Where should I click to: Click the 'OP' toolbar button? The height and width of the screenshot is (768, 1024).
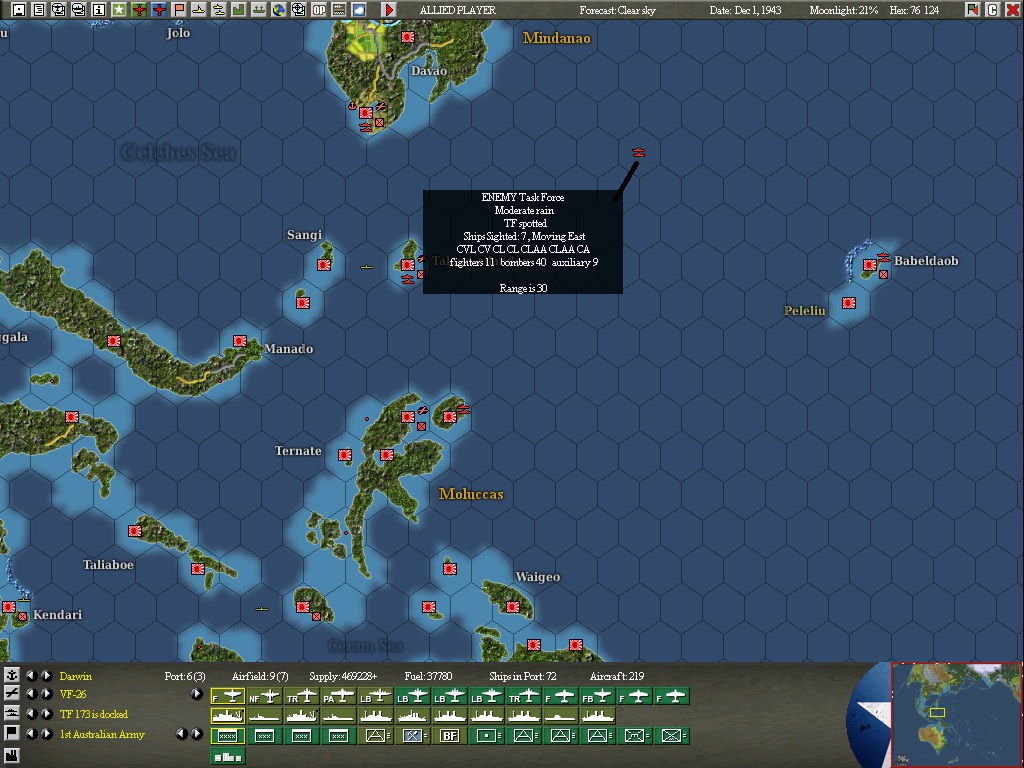[319, 10]
